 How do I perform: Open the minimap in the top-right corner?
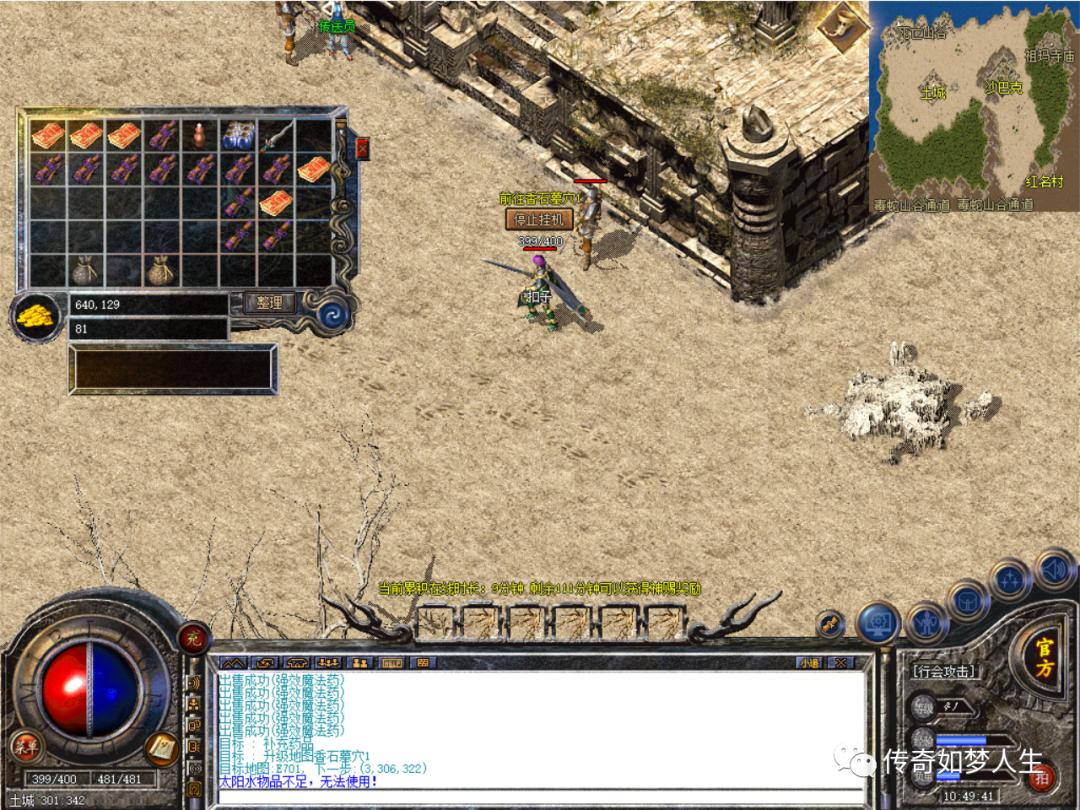pyautogui.click(x=973, y=105)
